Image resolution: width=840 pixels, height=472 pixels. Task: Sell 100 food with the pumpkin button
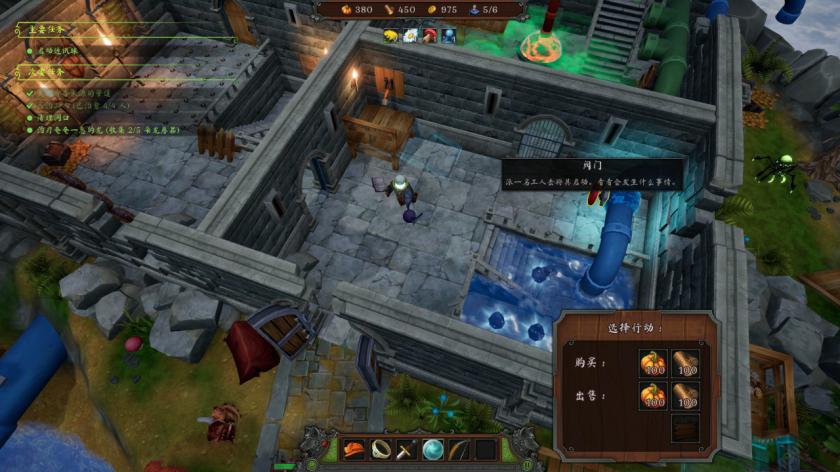pyautogui.click(x=653, y=397)
